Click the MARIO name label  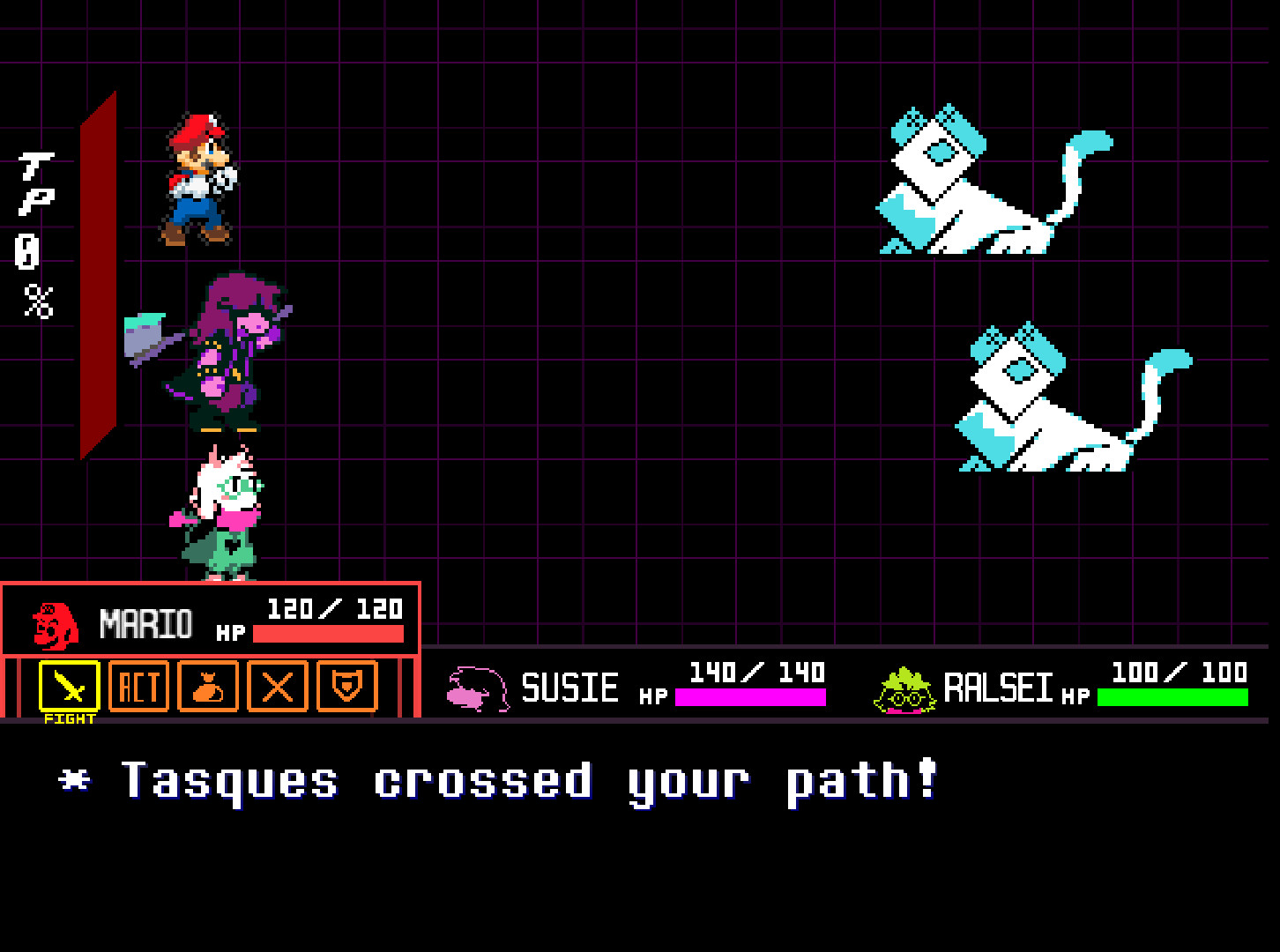(x=145, y=621)
